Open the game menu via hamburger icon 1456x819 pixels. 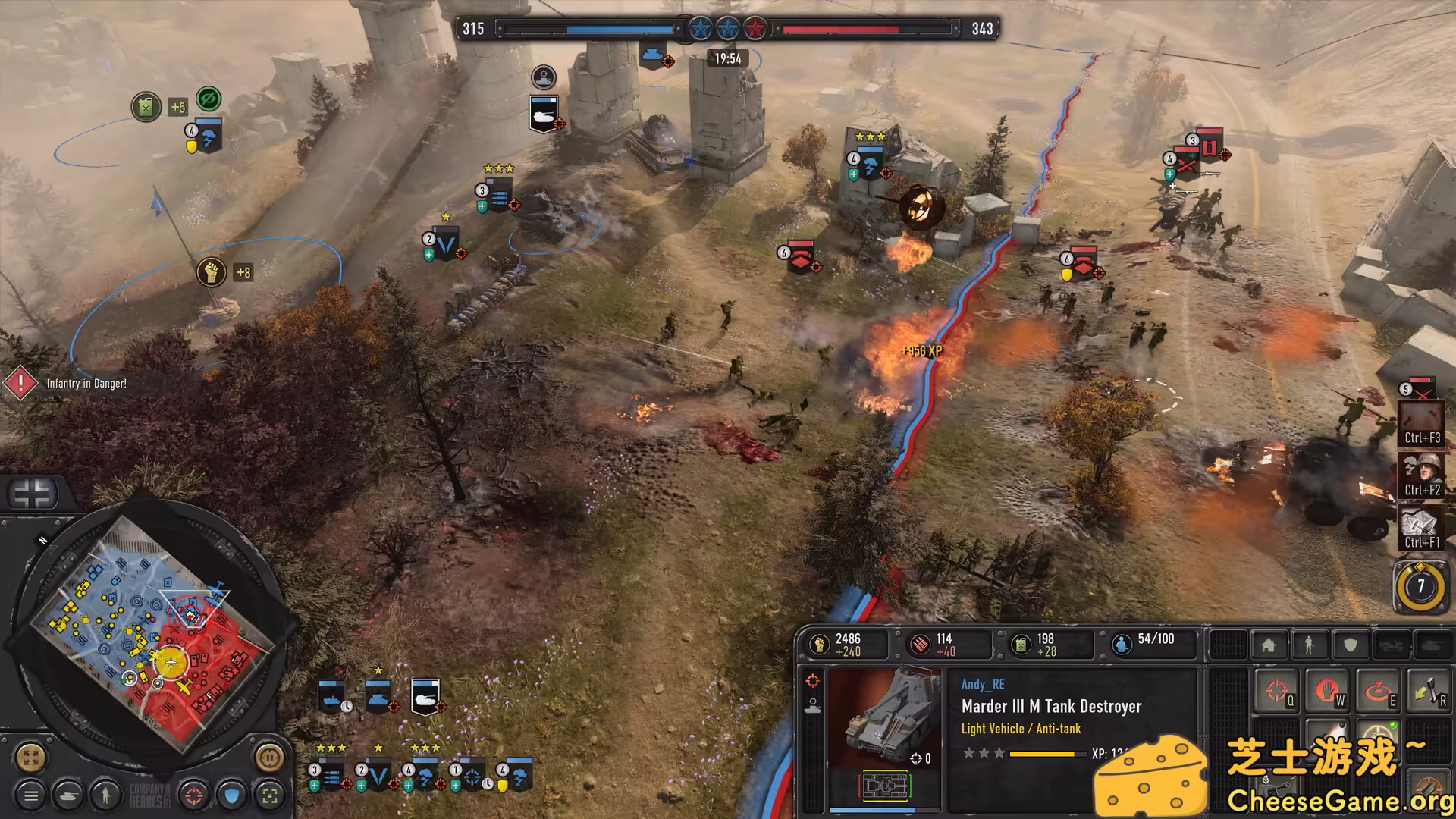(x=30, y=797)
